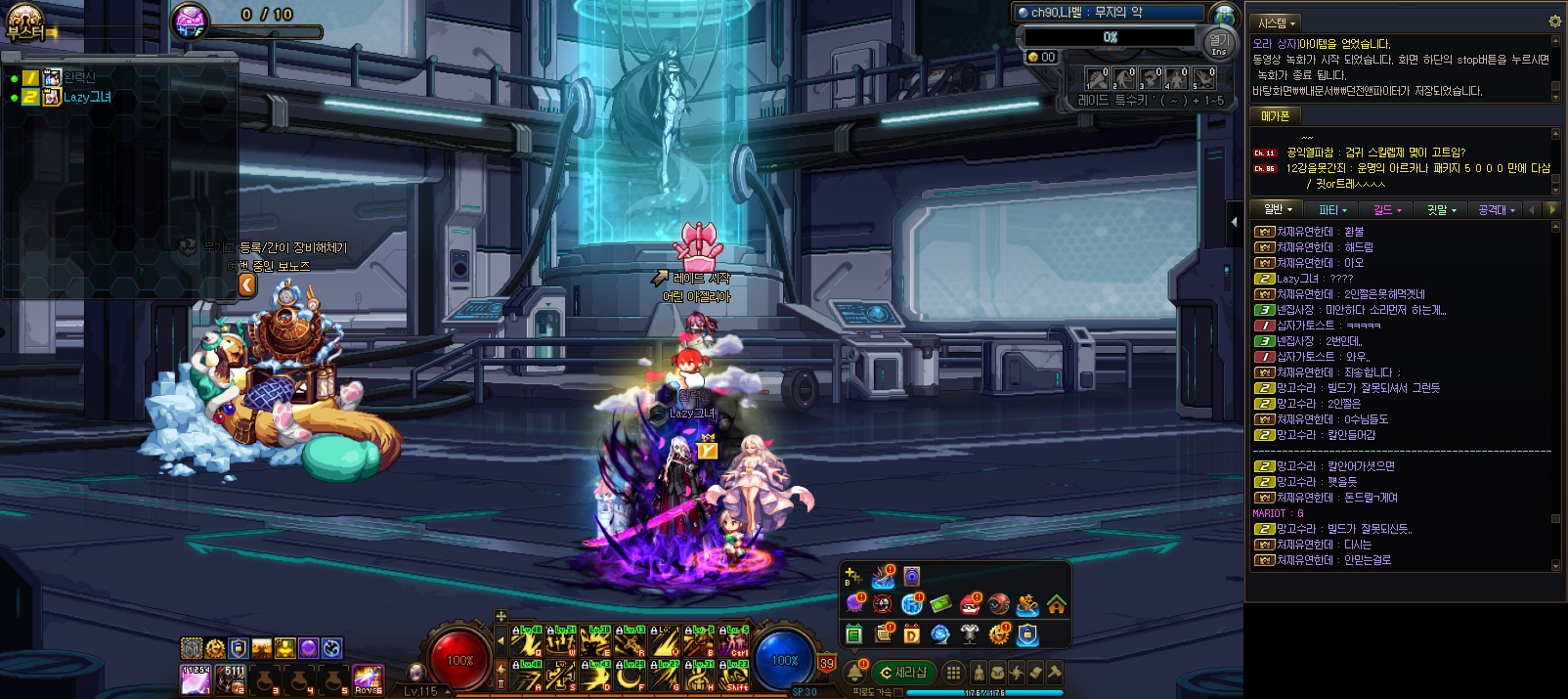This screenshot has width=1568, height=699.
Task: Switch chat to the 길드 tab
Action: [x=1387, y=210]
